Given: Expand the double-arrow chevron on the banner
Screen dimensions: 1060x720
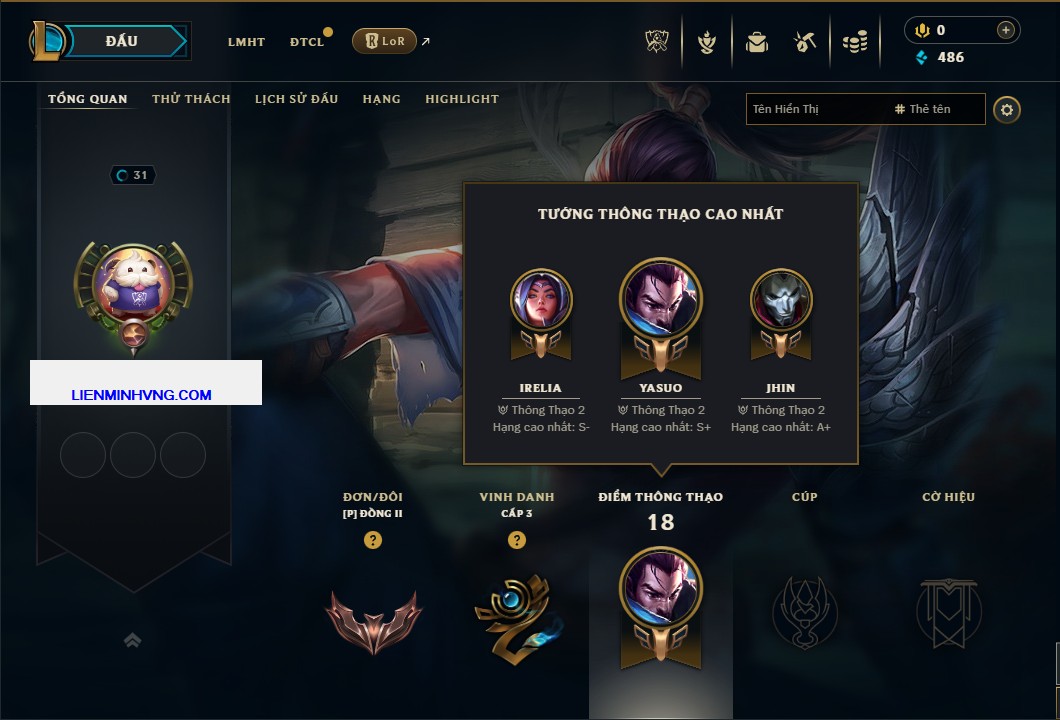Looking at the screenshot, I should [x=132, y=640].
